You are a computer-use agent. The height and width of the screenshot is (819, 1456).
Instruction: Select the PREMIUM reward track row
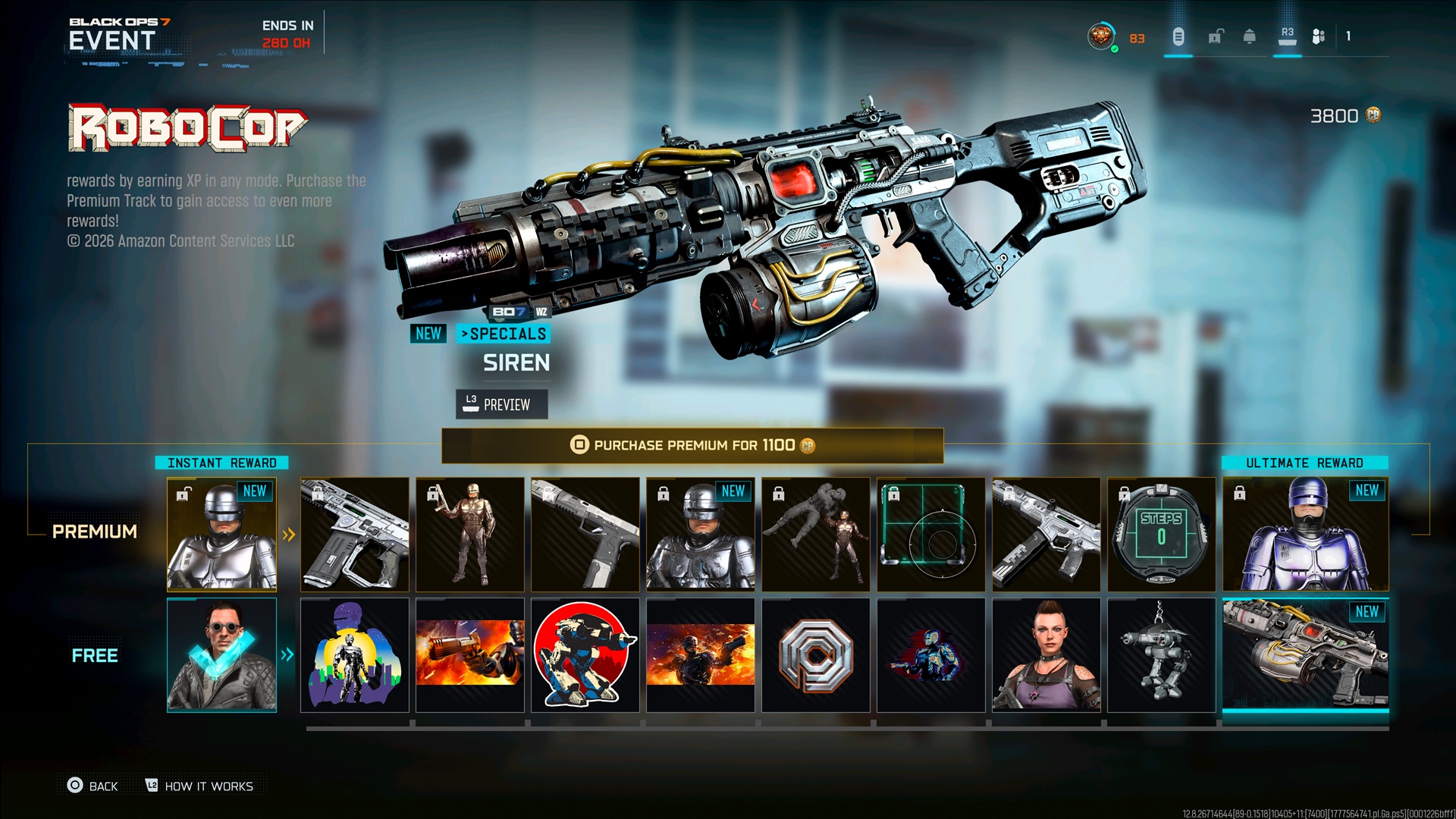click(94, 532)
